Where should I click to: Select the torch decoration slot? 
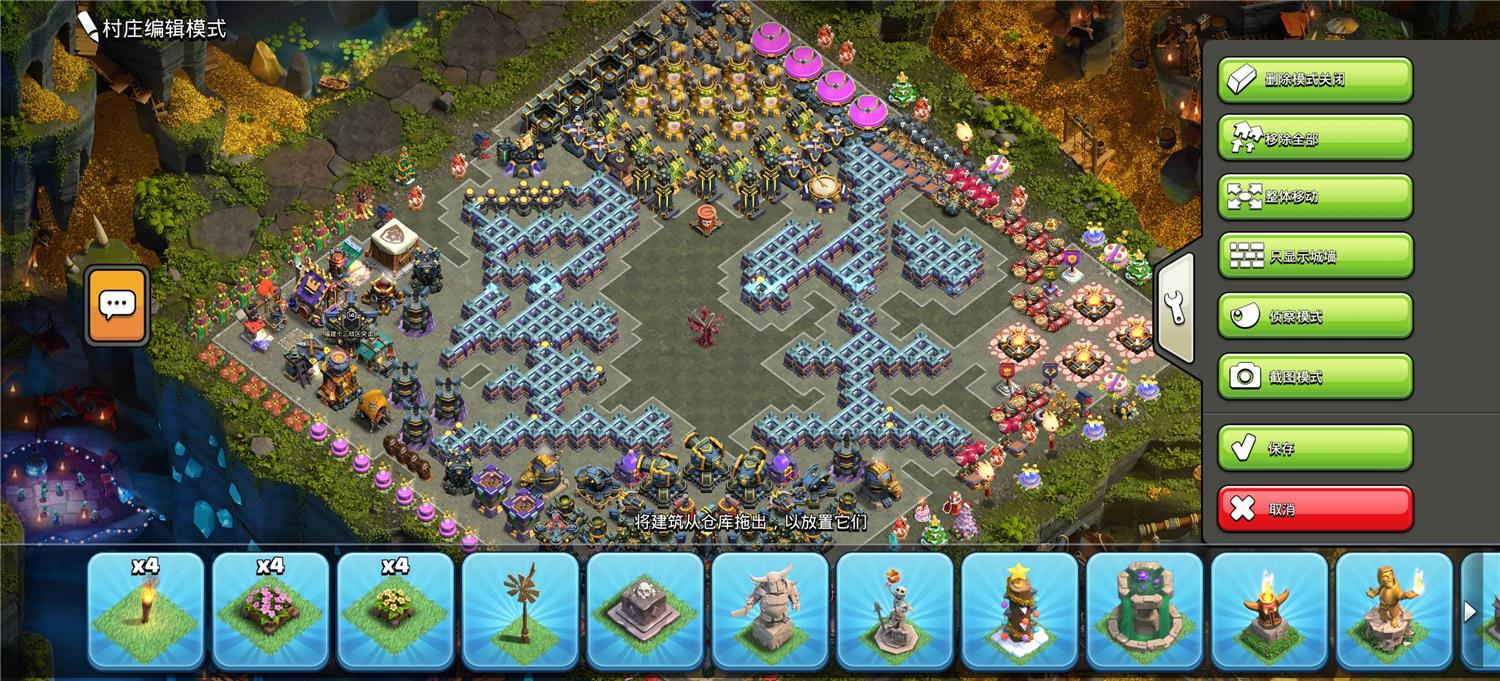[146, 610]
